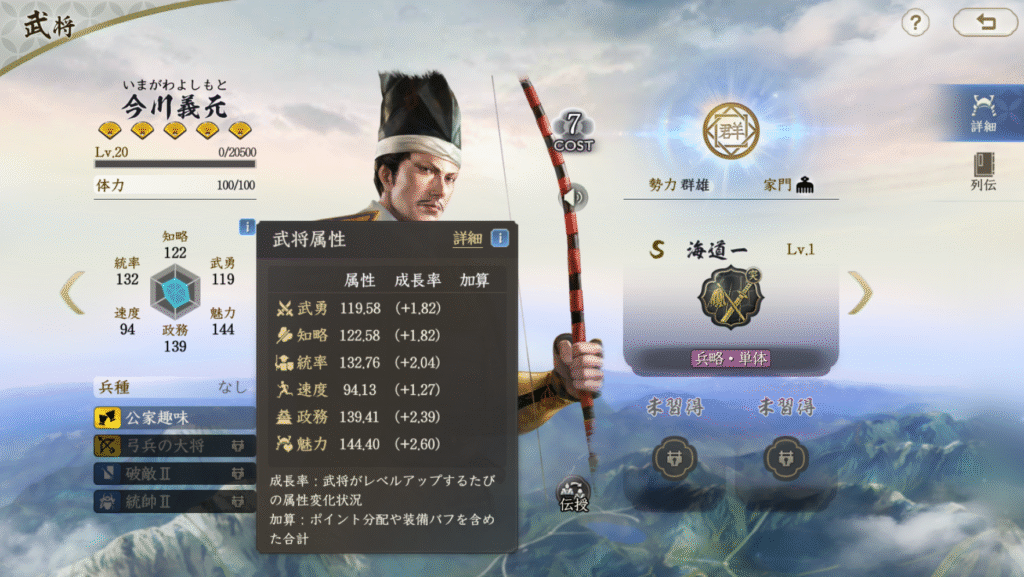Switch to the 詳細 details tab
The width and height of the screenshot is (1024, 577).
point(983,111)
